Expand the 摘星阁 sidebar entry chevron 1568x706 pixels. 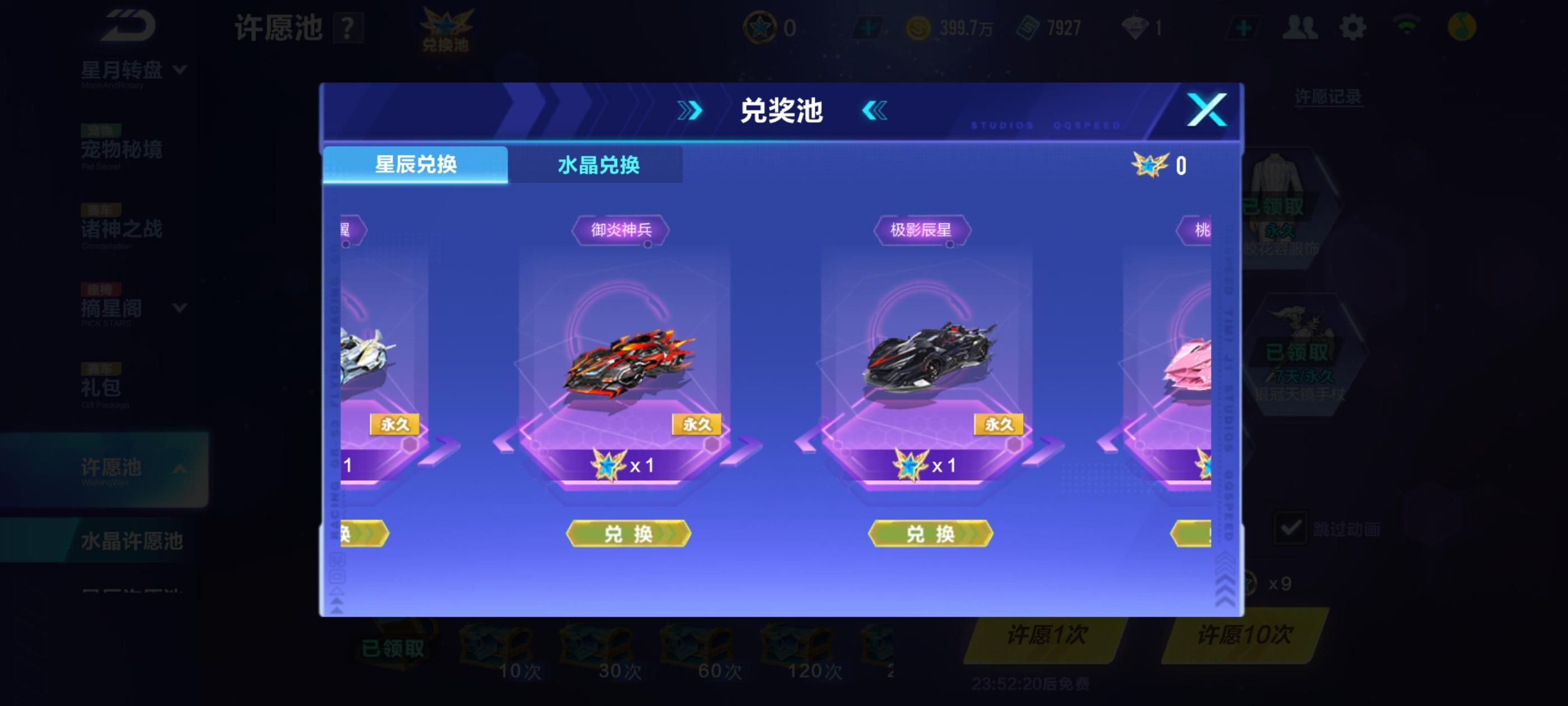tap(180, 308)
